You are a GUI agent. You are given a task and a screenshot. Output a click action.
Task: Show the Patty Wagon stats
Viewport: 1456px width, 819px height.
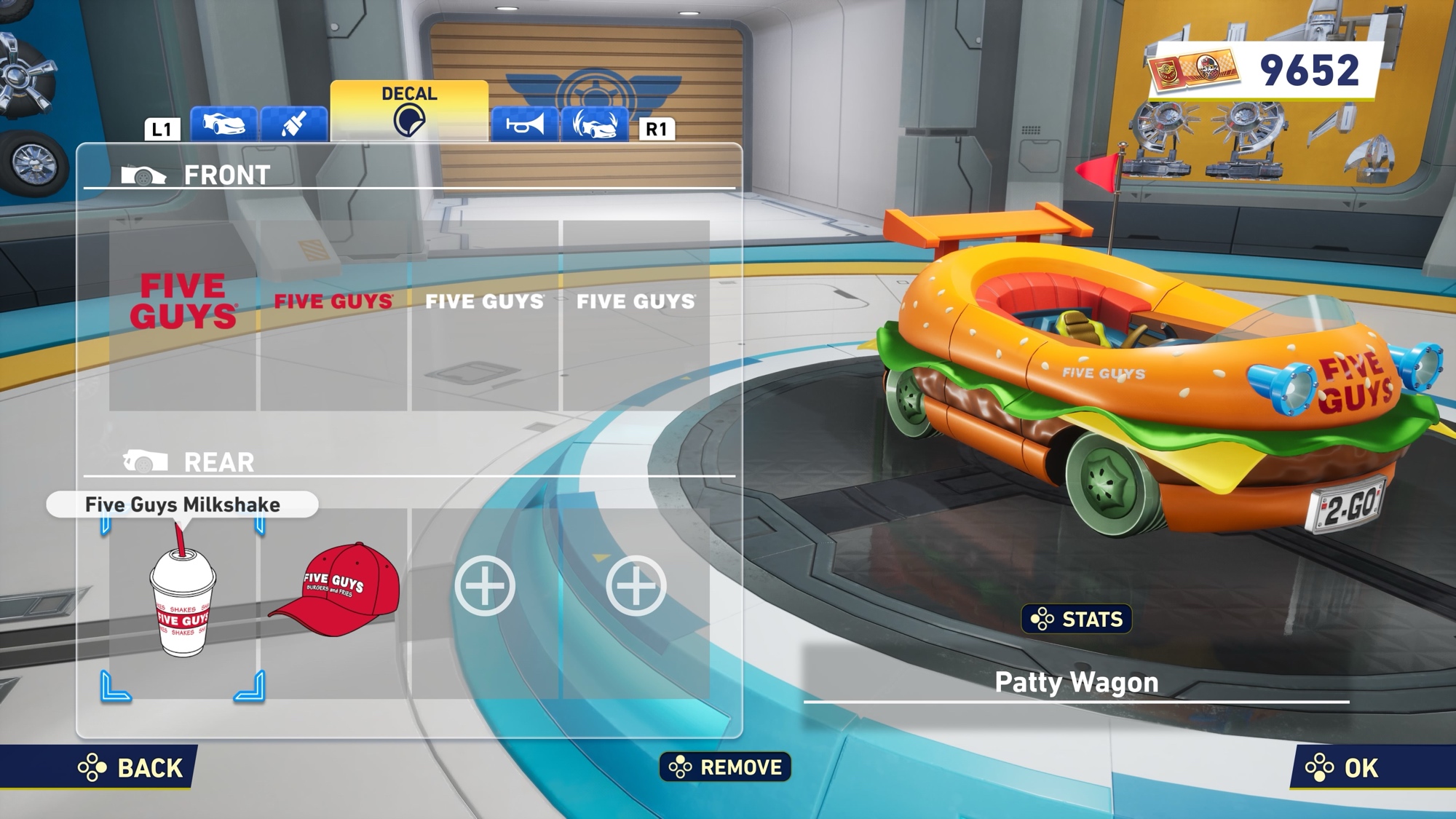(1077, 620)
